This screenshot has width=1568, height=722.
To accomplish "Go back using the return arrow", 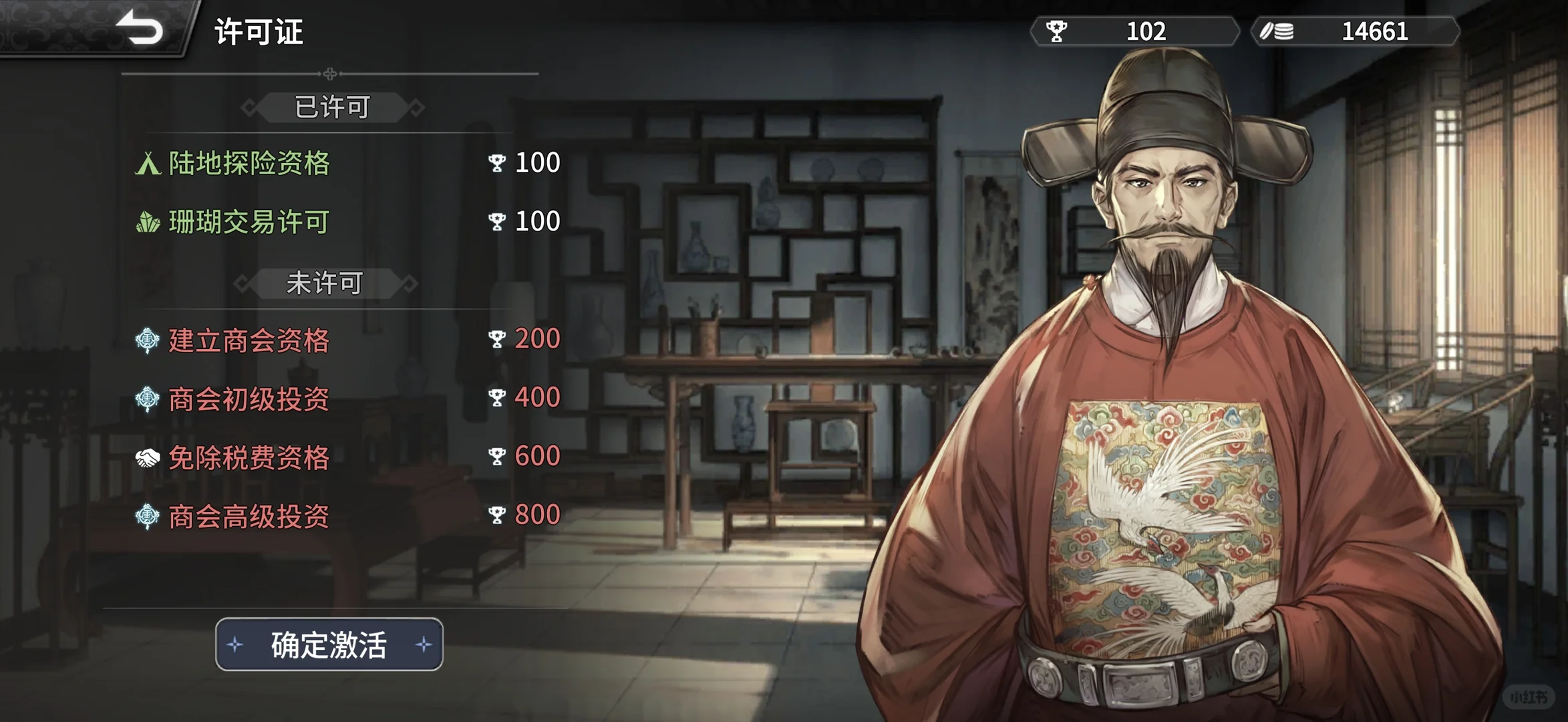I will tap(140, 29).
